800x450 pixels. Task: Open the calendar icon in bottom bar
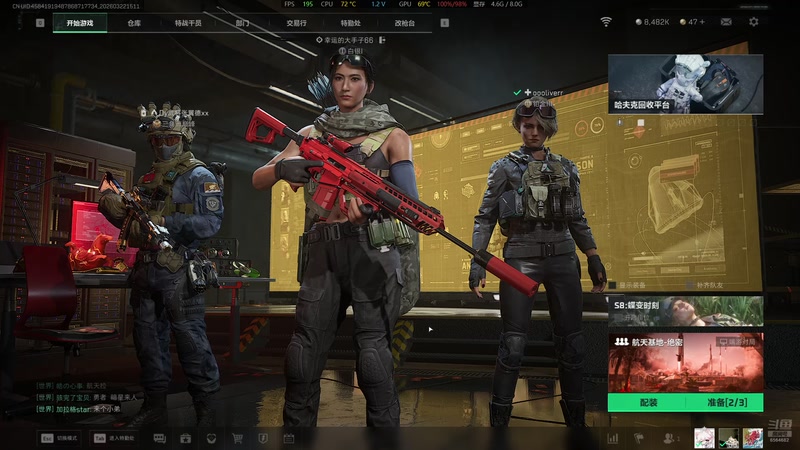[289, 438]
